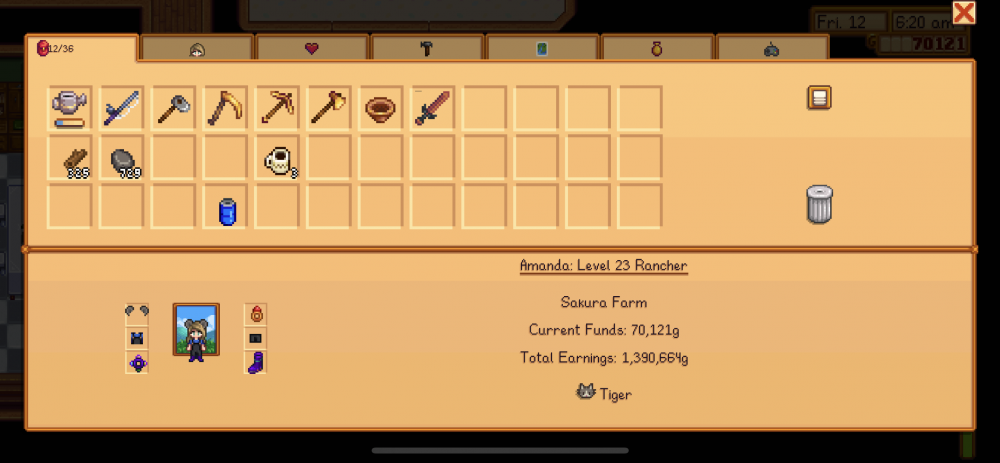Viewport: 1000px width, 463px height.
Task: Open the gamepad options tab
Action: tap(772, 48)
